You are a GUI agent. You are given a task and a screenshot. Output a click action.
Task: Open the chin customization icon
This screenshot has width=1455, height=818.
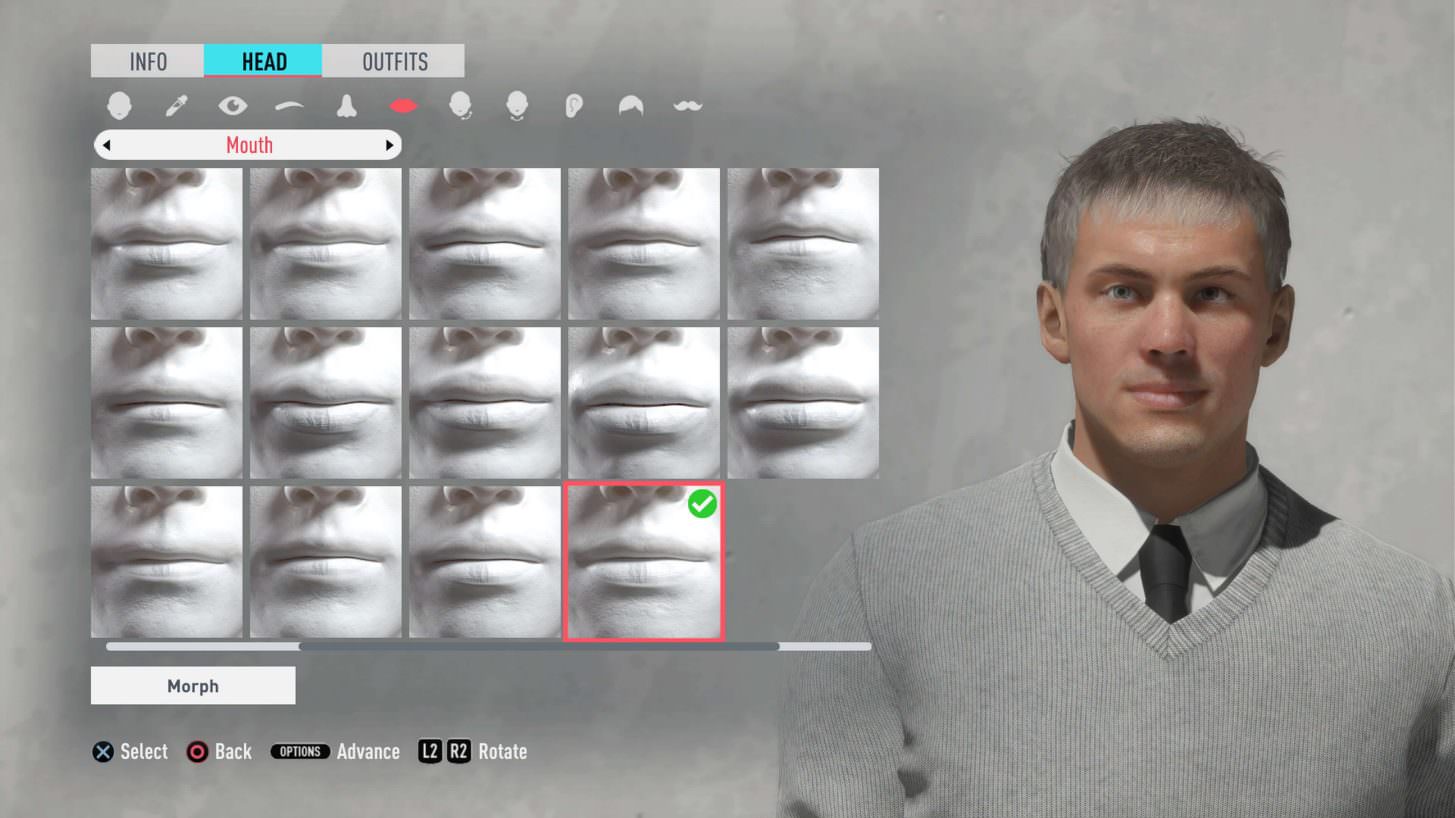pyautogui.click(x=516, y=103)
